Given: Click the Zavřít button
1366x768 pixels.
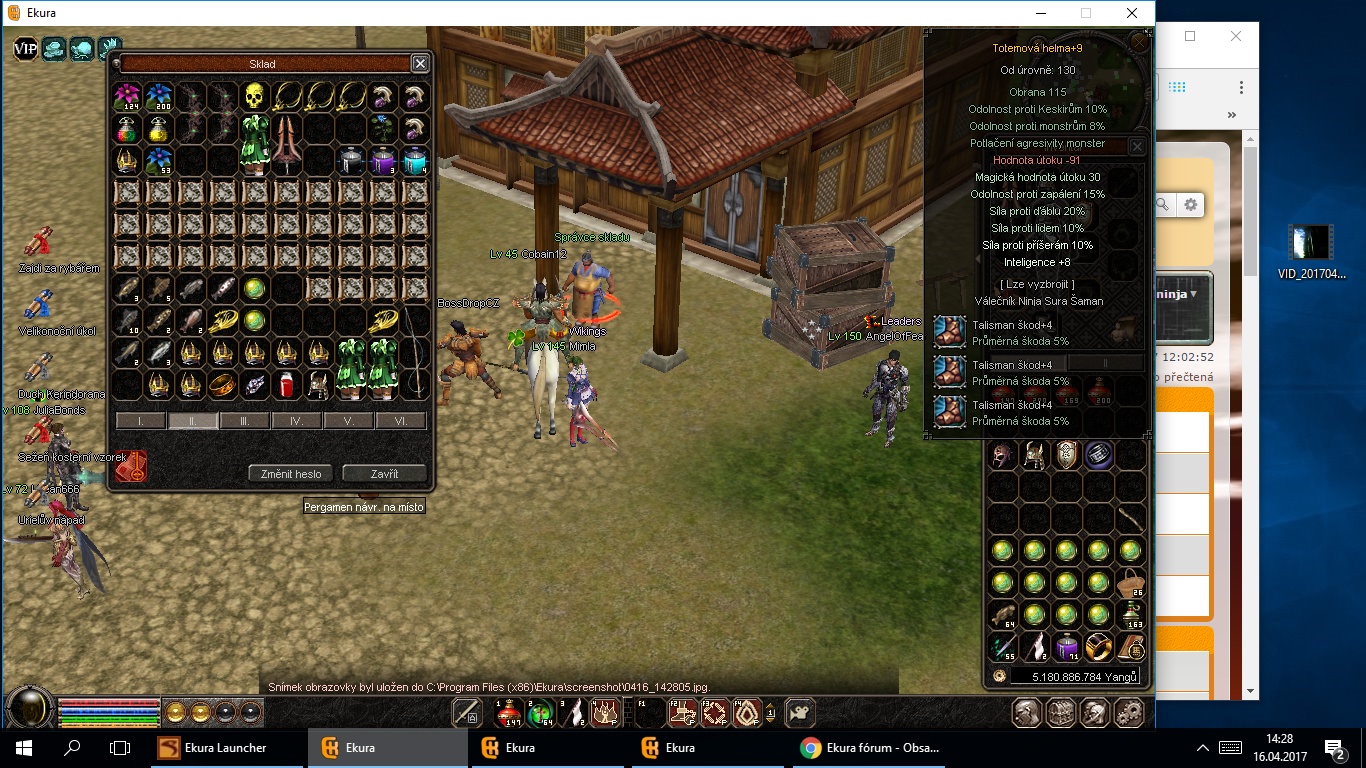Looking at the screenshot, I should (384, 473).
